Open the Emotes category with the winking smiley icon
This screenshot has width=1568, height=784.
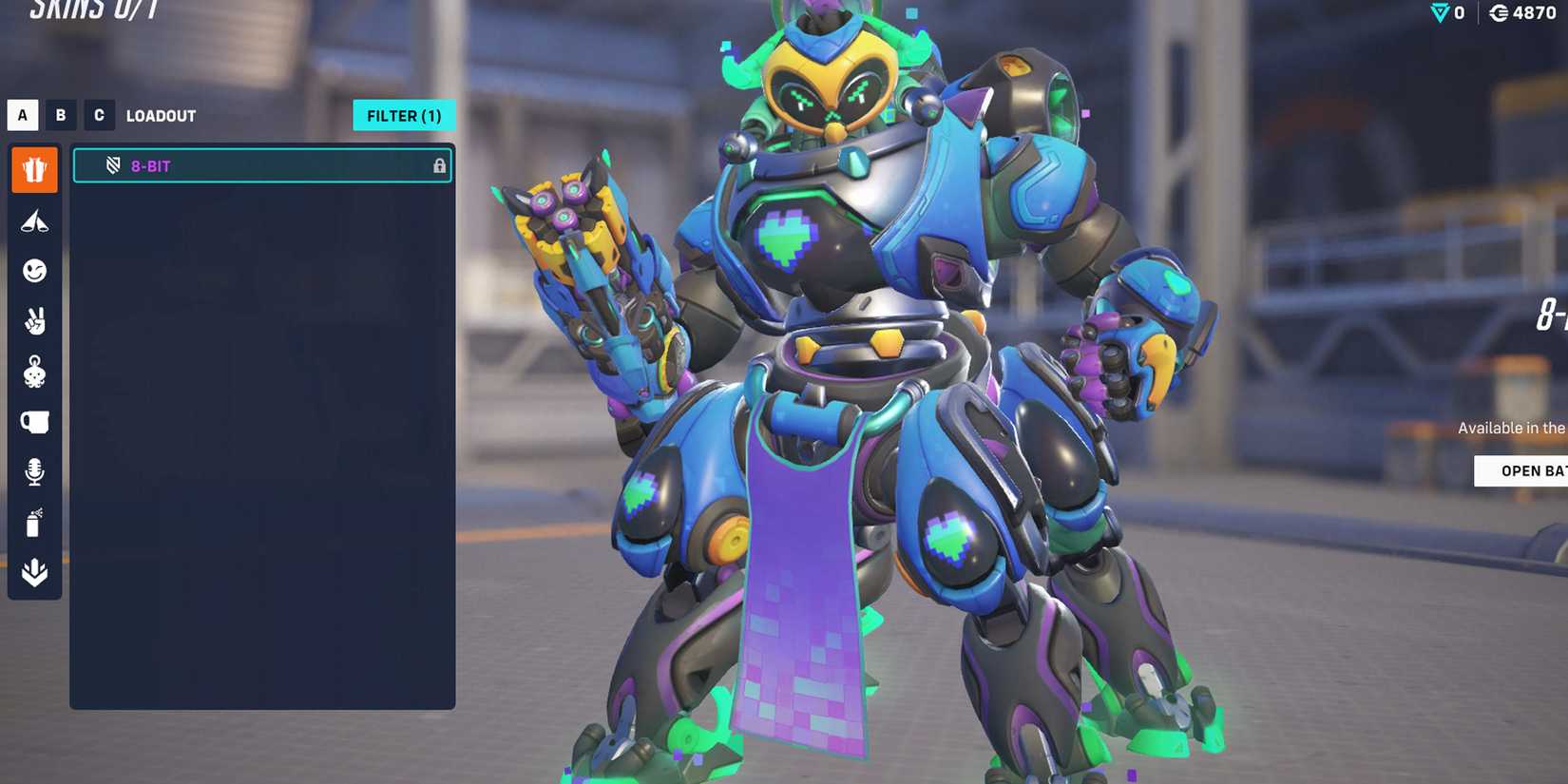point(34,271)
